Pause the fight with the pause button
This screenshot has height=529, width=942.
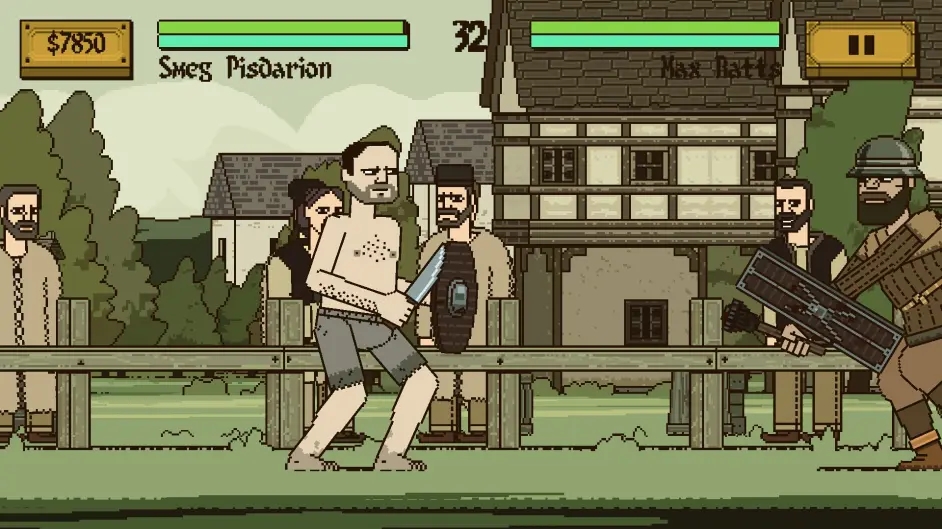(860, 46)
